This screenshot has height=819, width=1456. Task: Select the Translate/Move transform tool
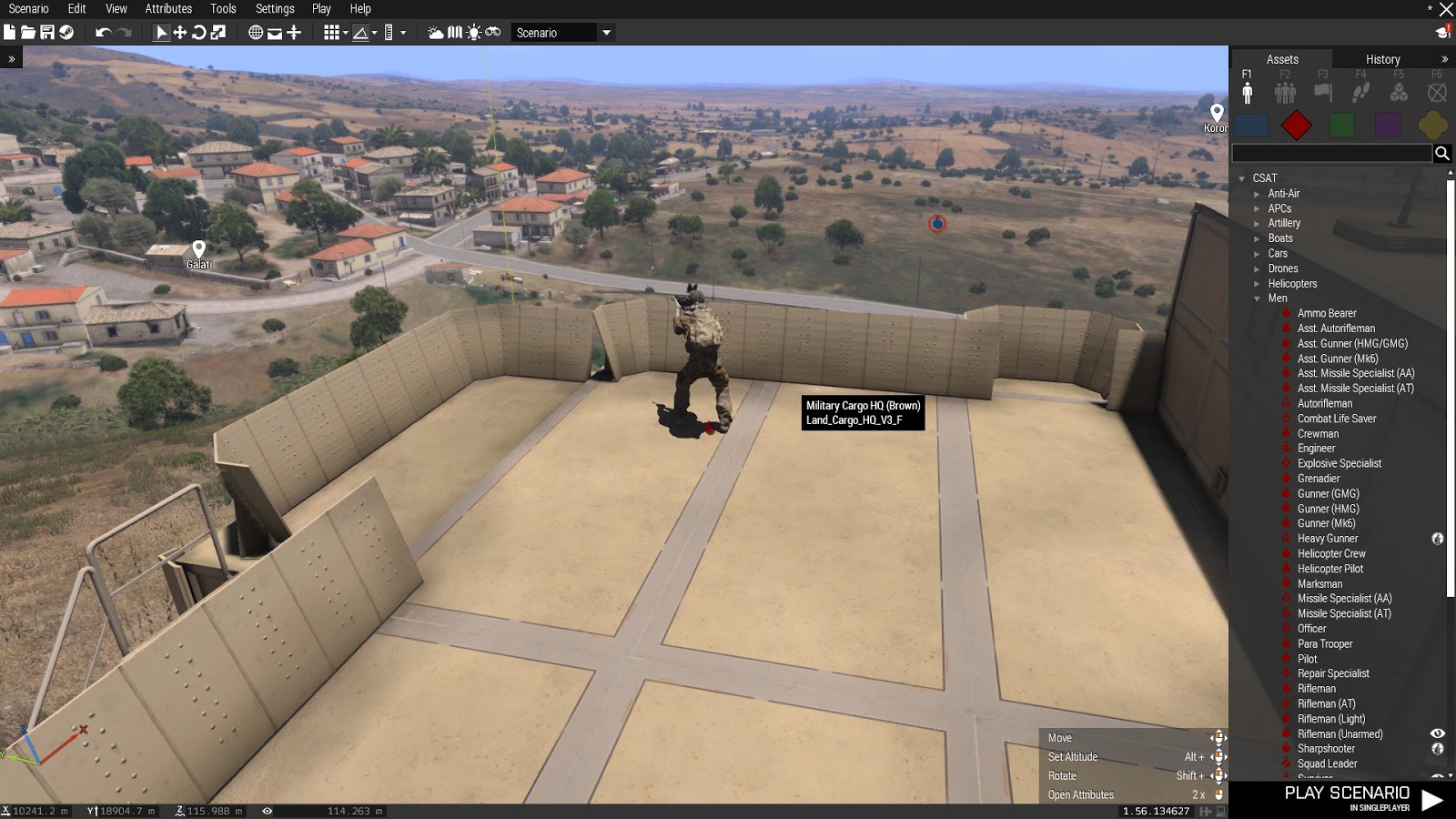tap(179, 32)
